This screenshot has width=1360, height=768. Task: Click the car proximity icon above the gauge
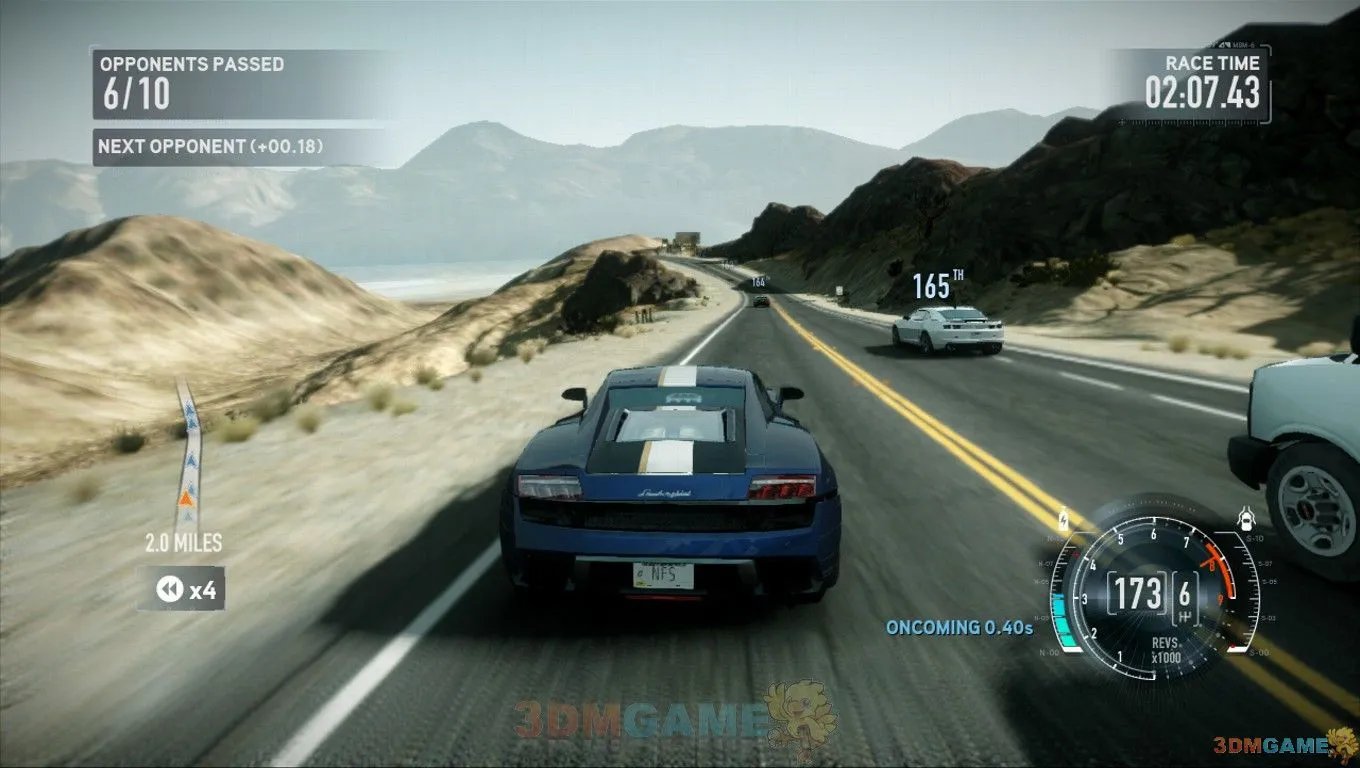click(x=1246, y=518)
